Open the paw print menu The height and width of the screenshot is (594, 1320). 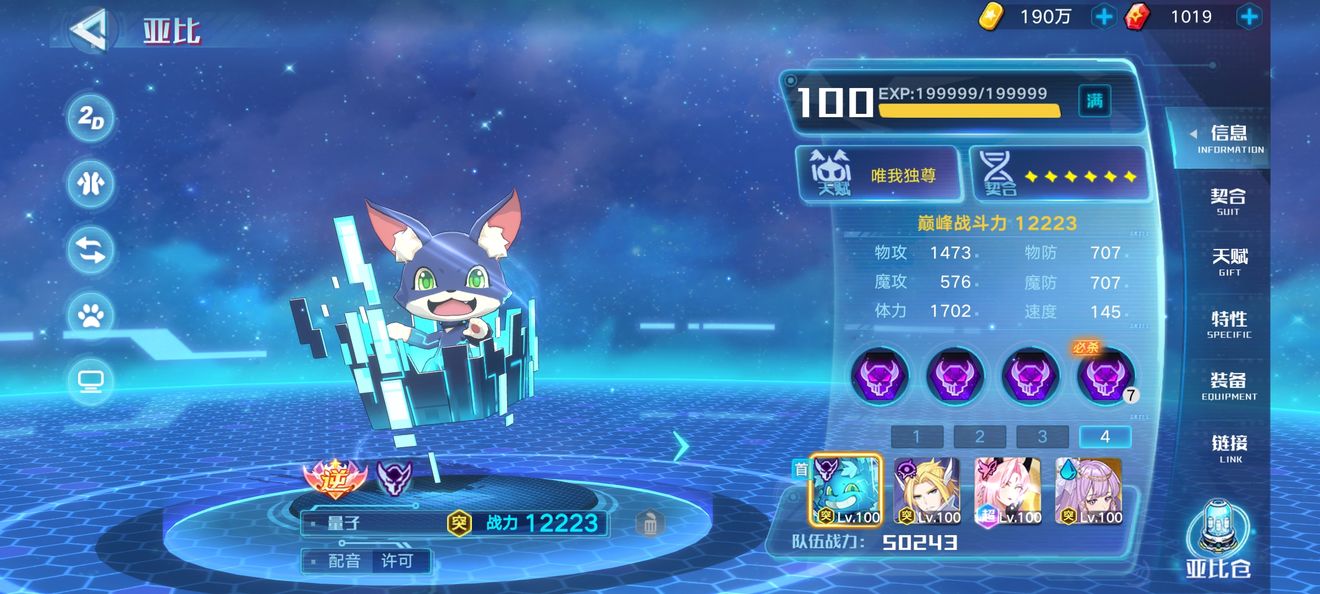click(x=91, y=316)
